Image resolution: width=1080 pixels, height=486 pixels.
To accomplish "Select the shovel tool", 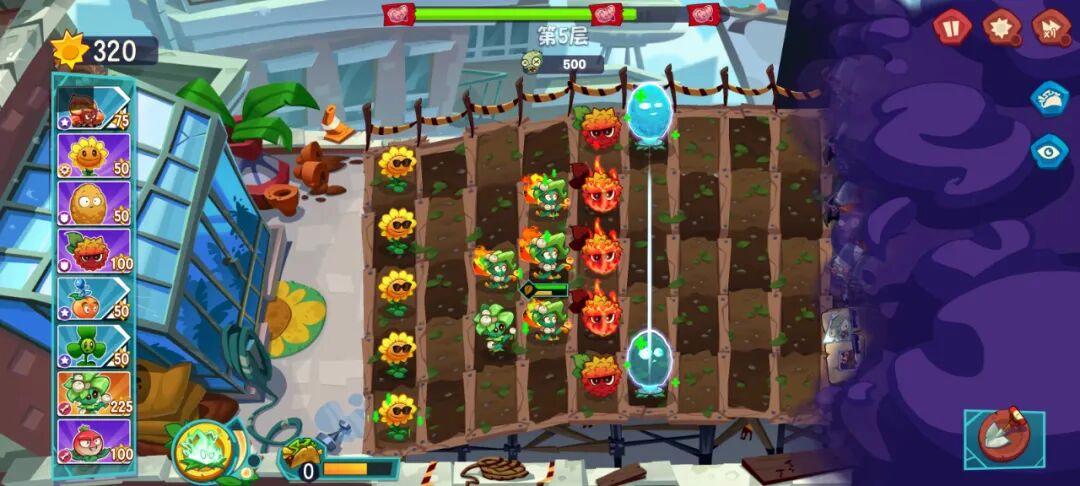I will [x=1004, y=438].
